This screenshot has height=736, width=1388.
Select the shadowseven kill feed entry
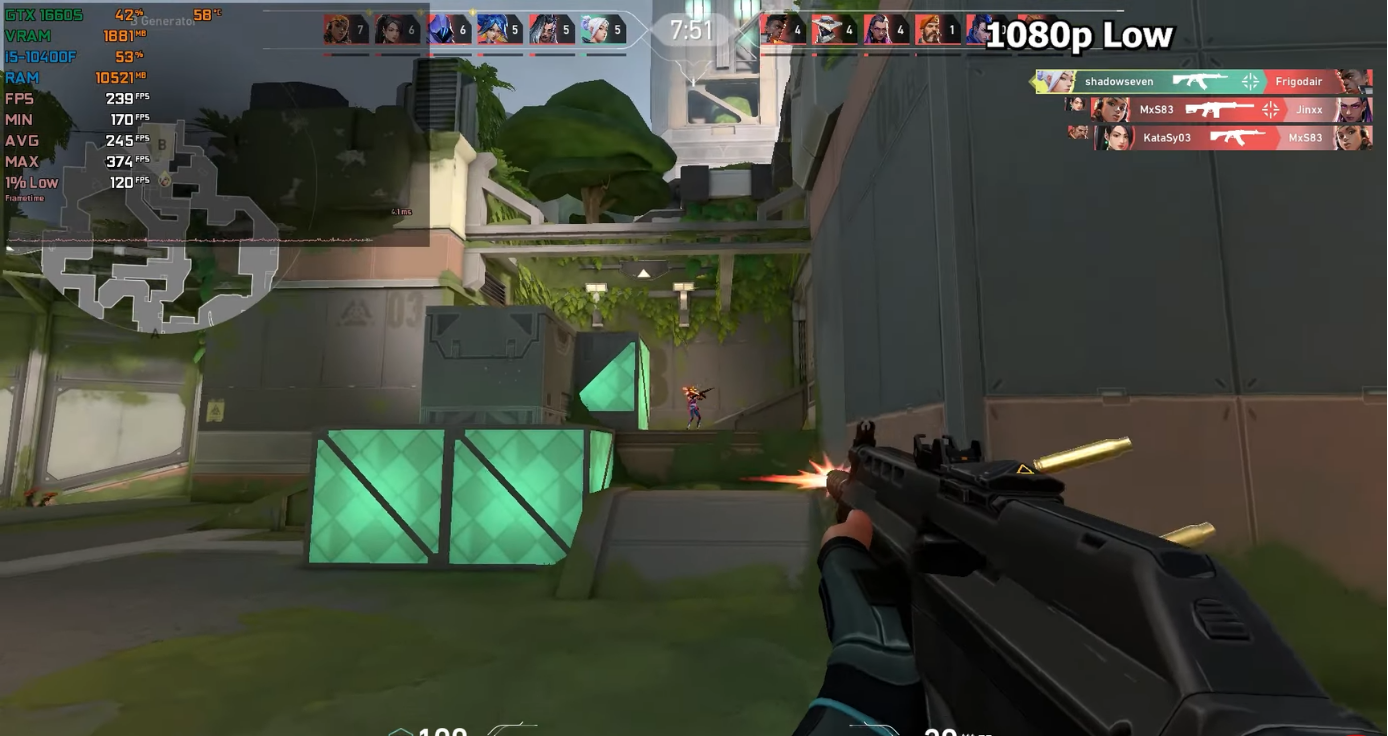click(1200, 82)
